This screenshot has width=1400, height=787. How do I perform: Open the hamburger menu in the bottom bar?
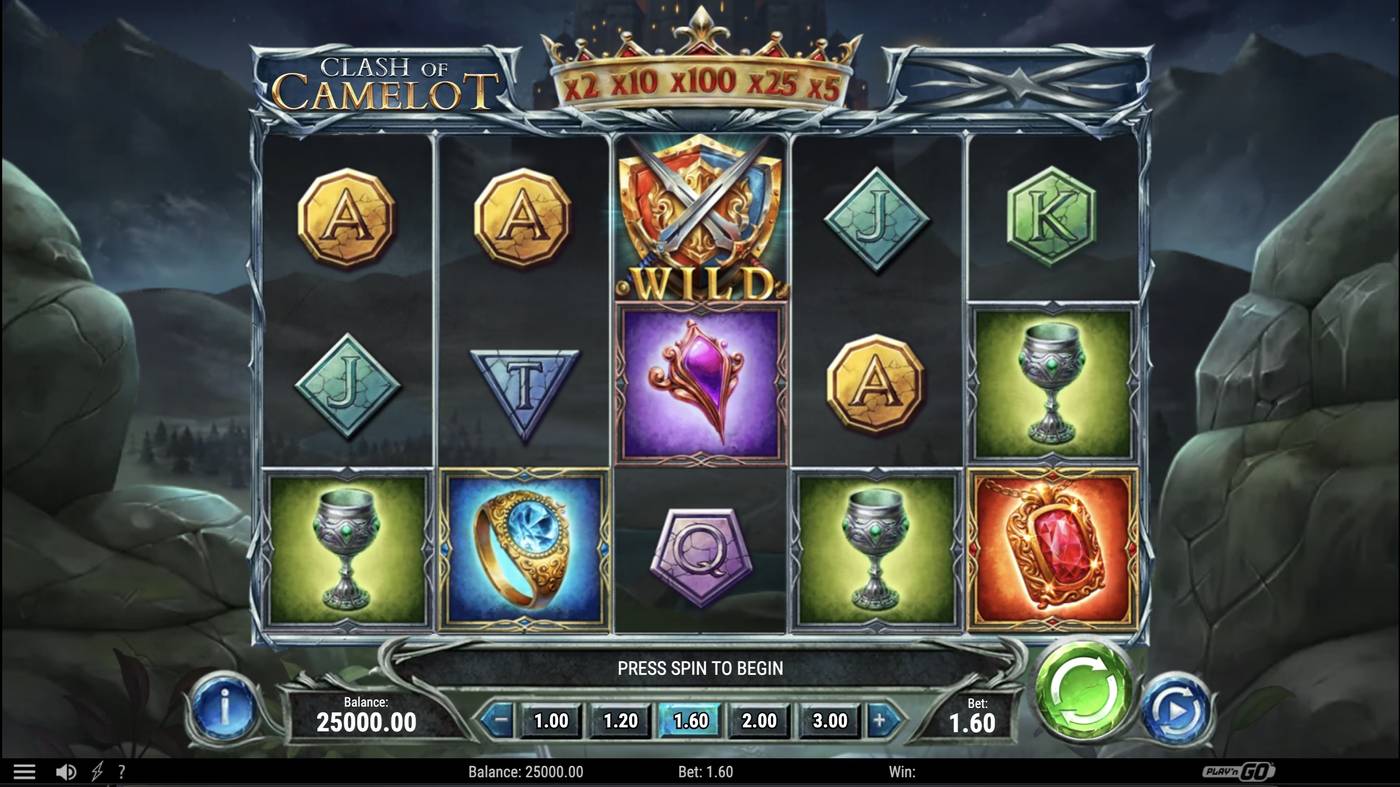coord(24,770)
